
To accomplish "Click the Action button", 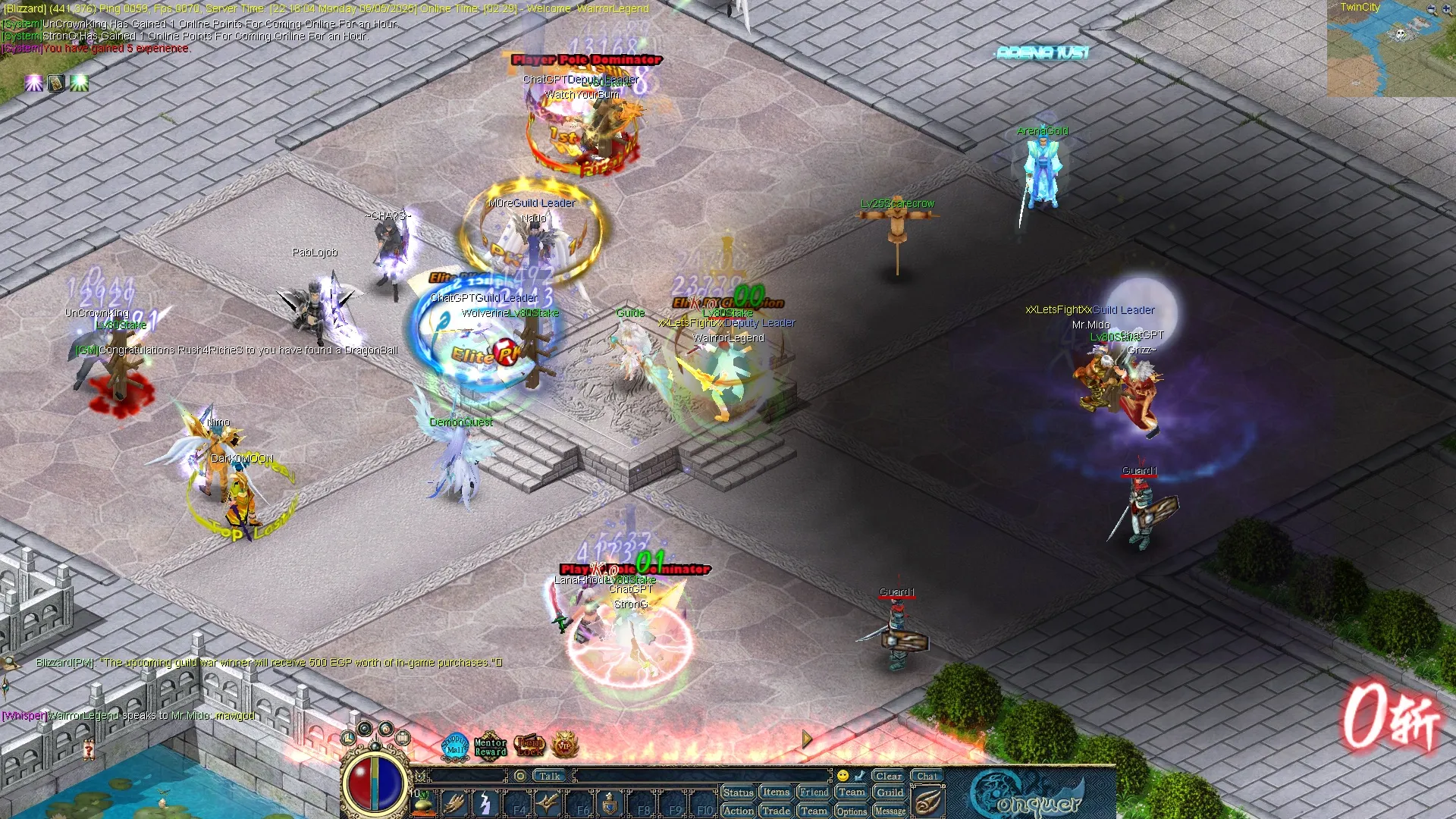I will (738, 811).
